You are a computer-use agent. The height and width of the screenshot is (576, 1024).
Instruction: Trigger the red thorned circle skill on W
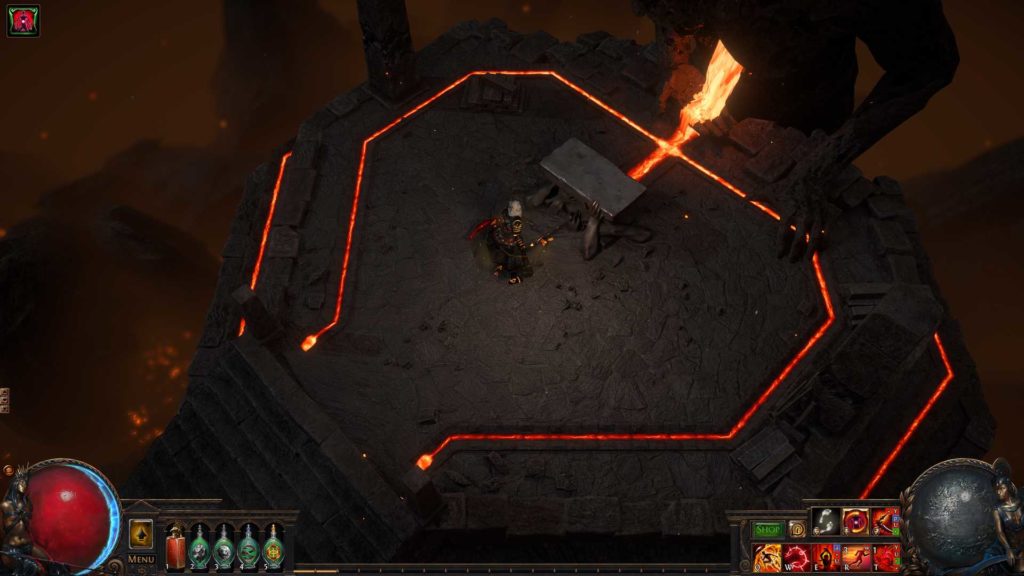click(x=797, y=556)
